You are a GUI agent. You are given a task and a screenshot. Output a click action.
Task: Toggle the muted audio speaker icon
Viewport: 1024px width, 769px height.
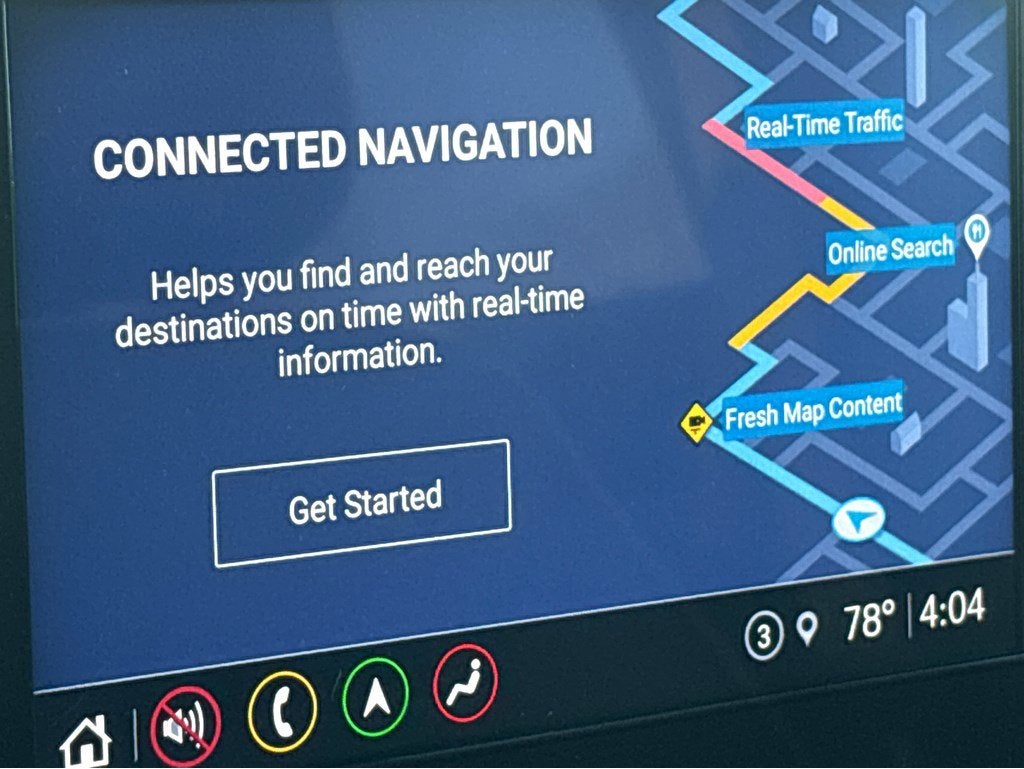185,722
